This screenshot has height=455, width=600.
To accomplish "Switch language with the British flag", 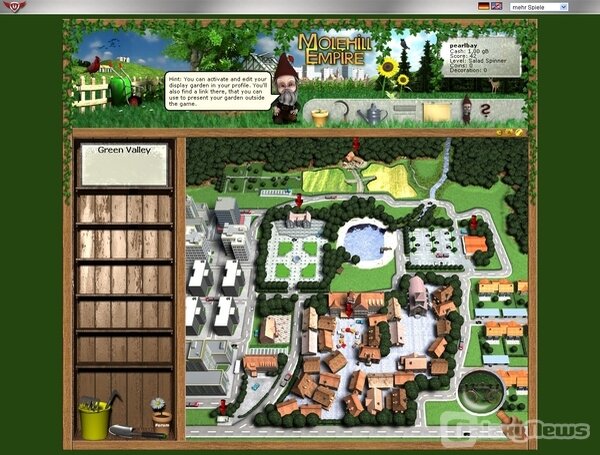I will click(497, 6).
